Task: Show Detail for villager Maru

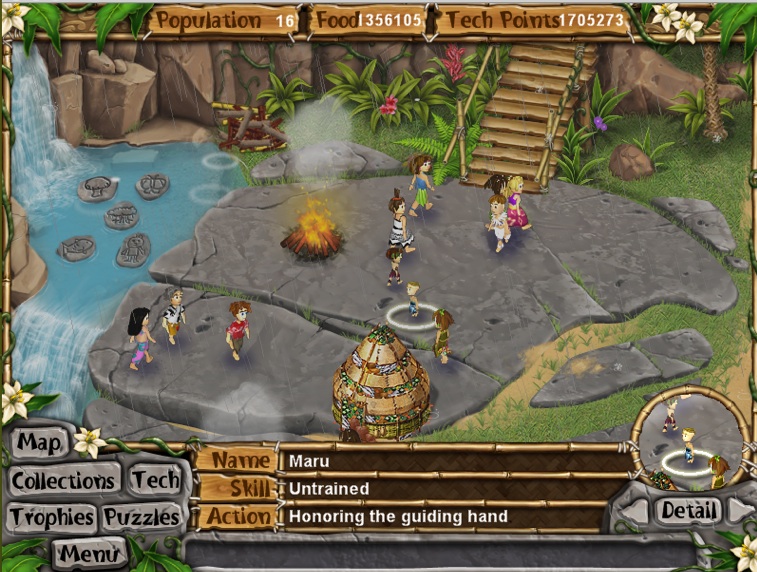Action: tap(689, 511)
